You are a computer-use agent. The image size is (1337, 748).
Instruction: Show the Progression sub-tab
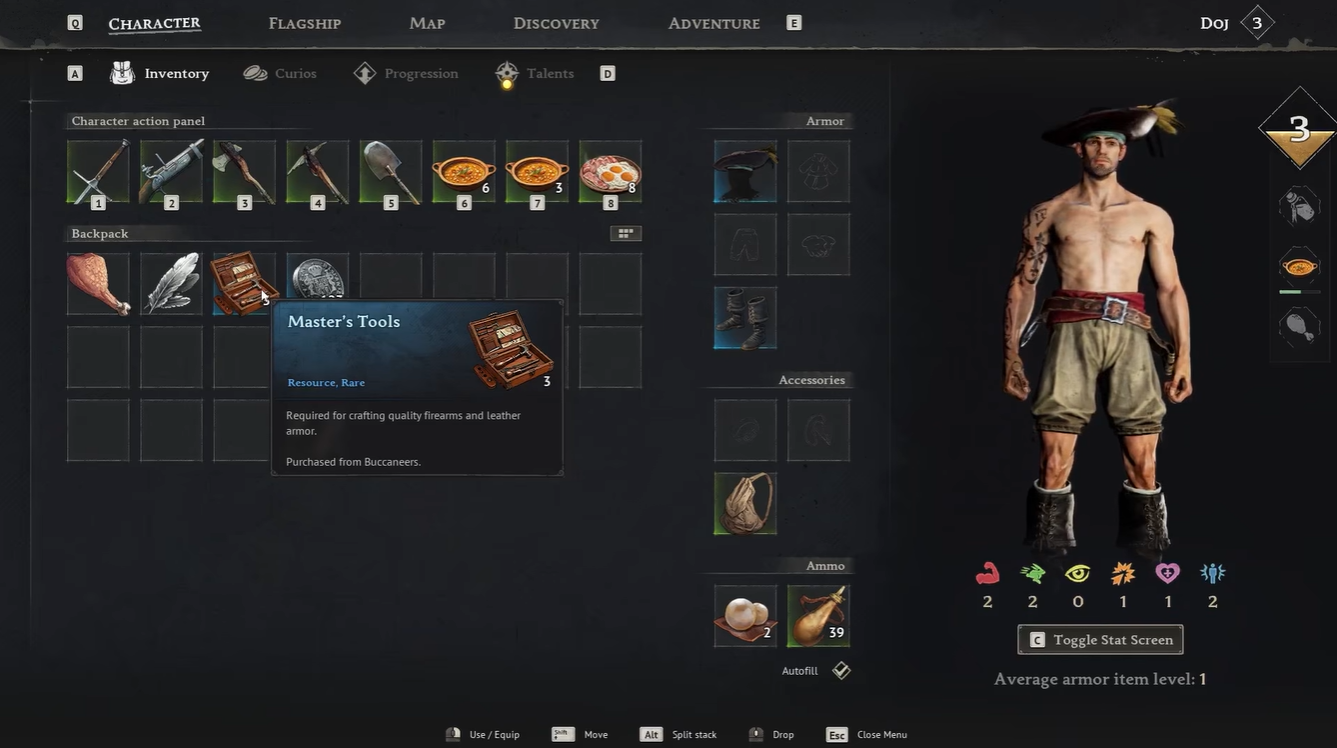(x=407, y=73)
